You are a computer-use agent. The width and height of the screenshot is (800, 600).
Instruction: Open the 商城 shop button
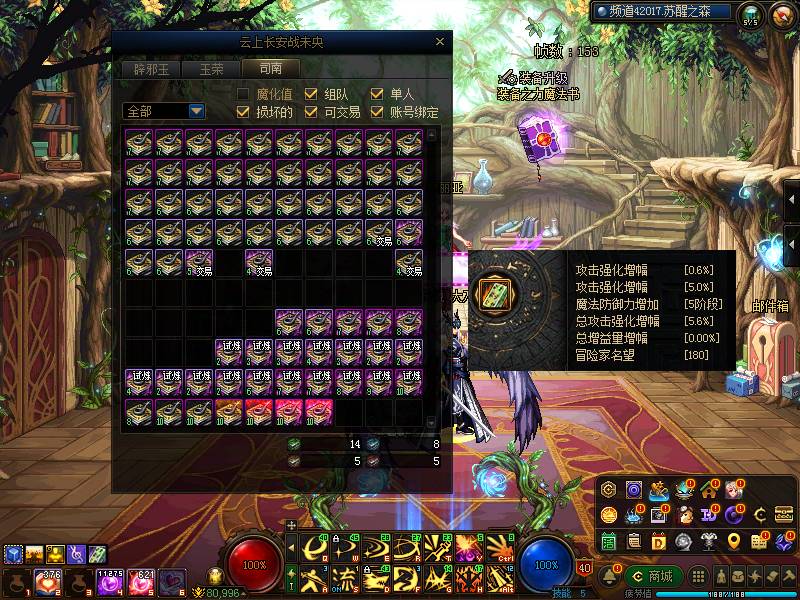pos(653,577)
